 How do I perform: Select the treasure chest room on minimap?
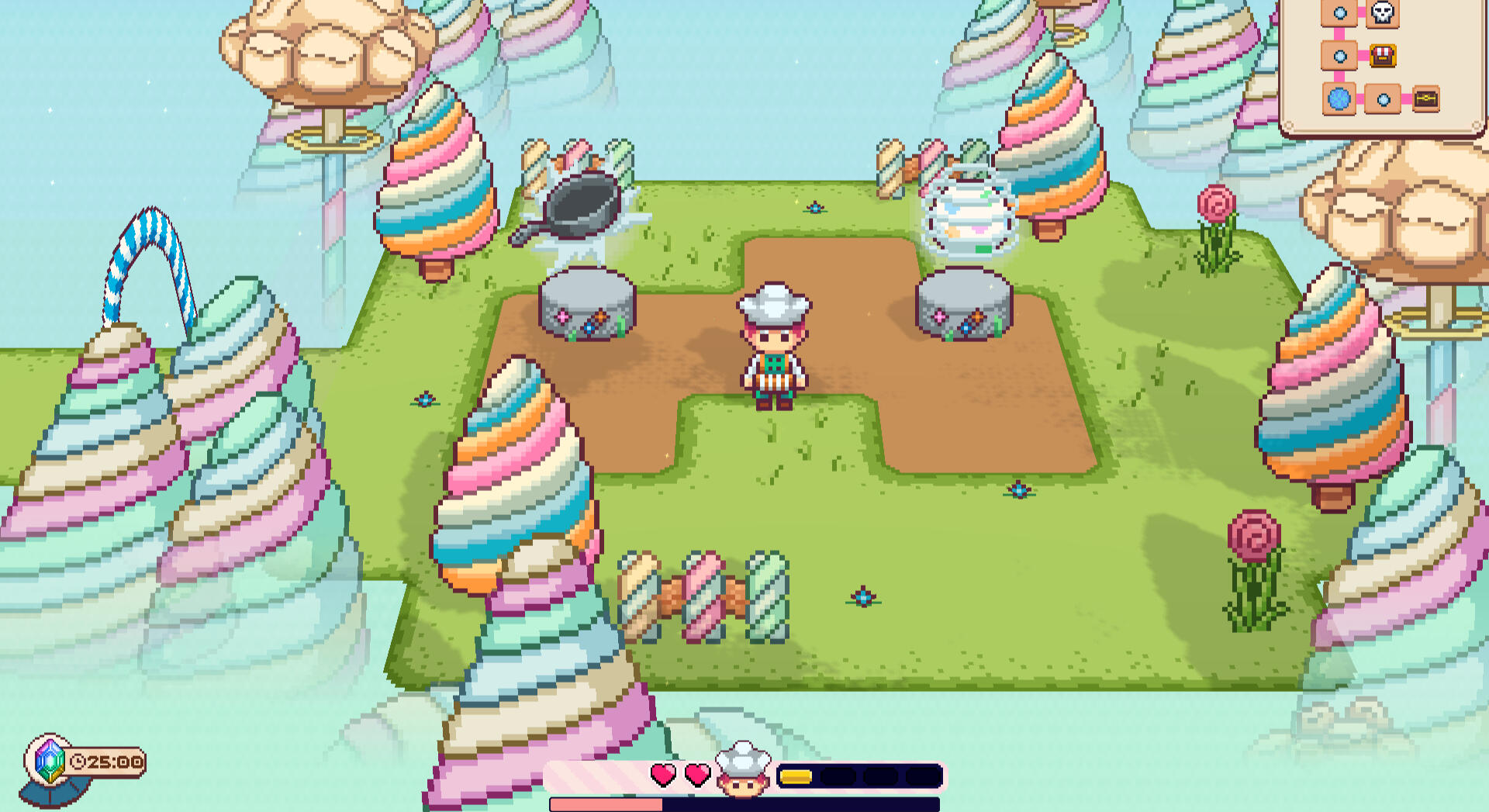click(1425, 99)
